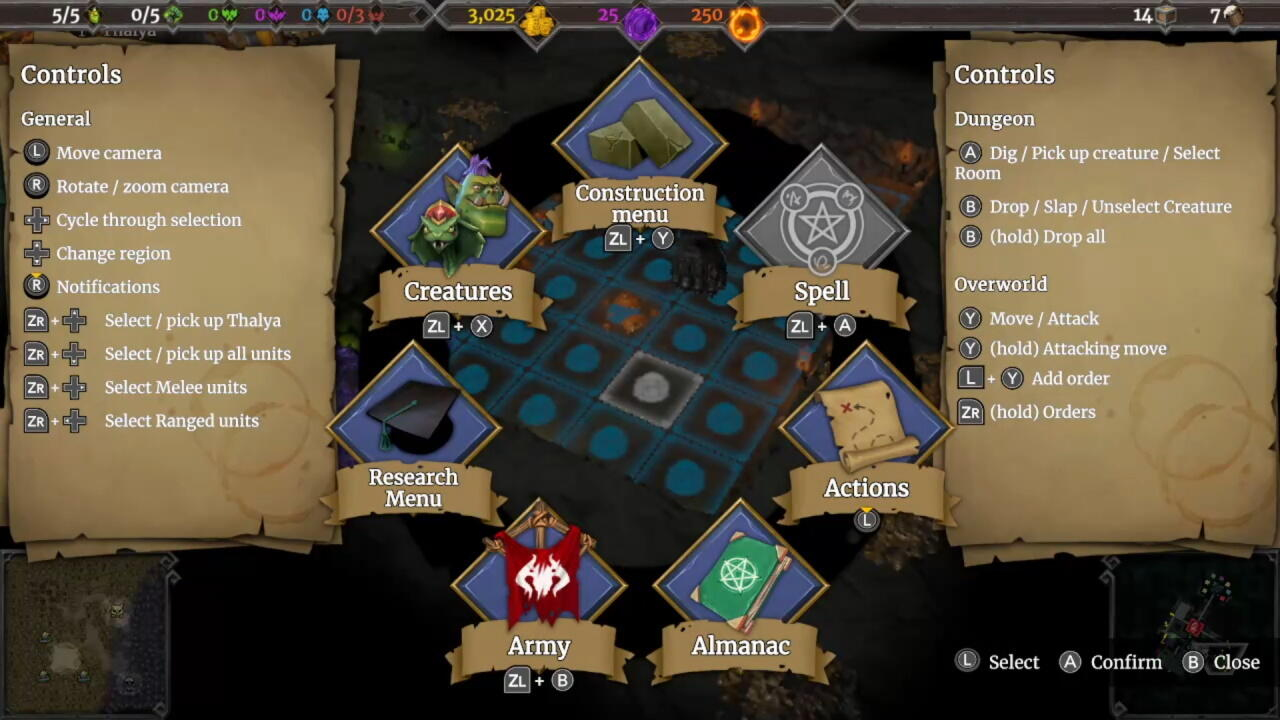
Task: Click the orange evilness flame icon
Action: coord(746,20)
